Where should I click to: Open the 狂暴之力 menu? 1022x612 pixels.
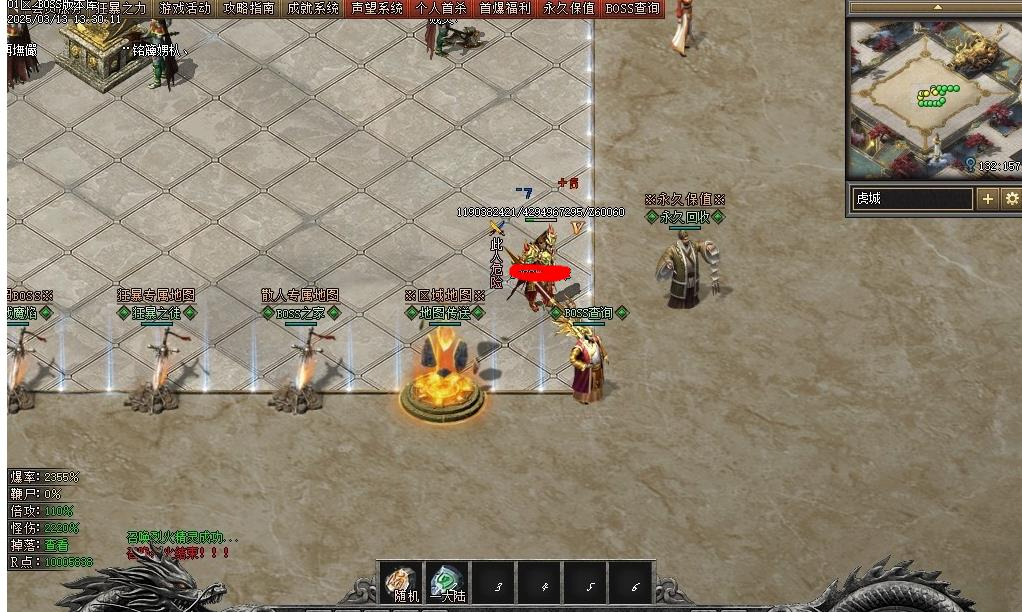click(122, 8)
